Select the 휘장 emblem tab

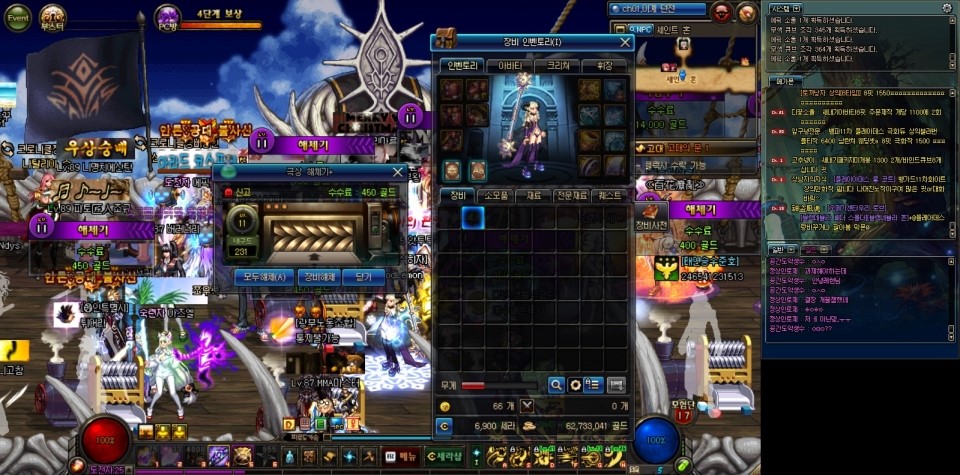point(604,65)
